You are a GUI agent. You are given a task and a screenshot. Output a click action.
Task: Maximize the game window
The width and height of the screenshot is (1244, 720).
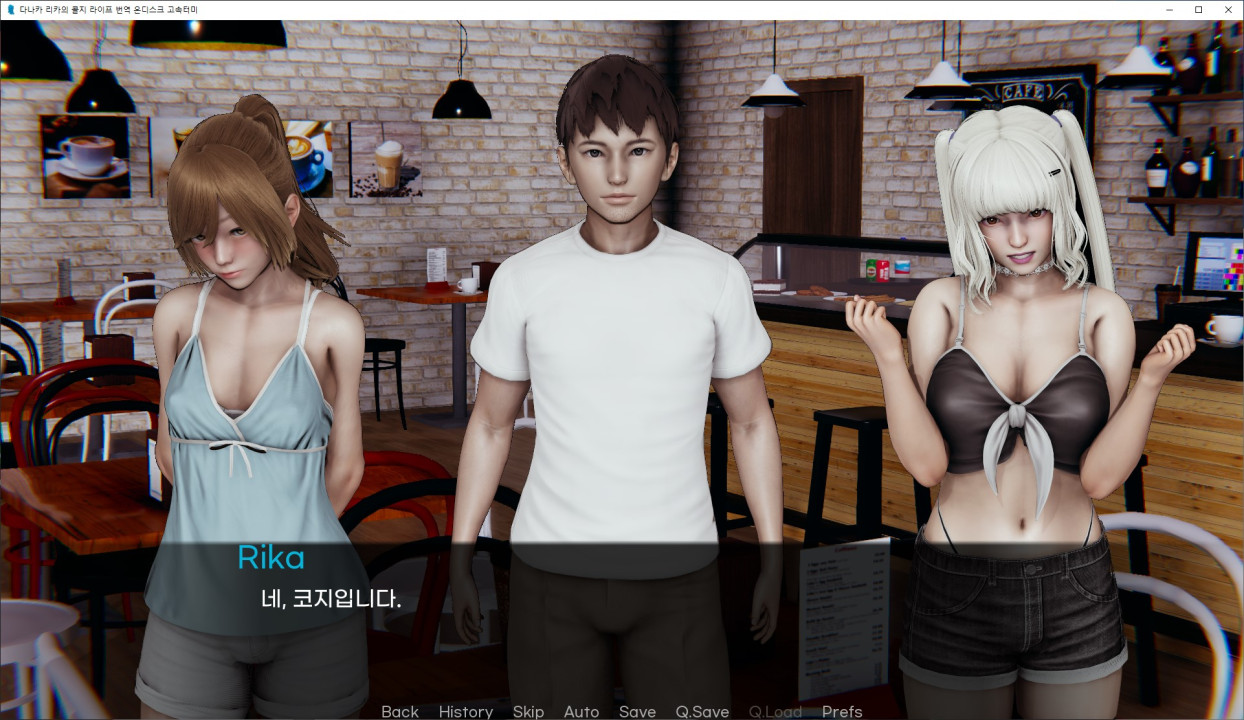[1198, 9]
